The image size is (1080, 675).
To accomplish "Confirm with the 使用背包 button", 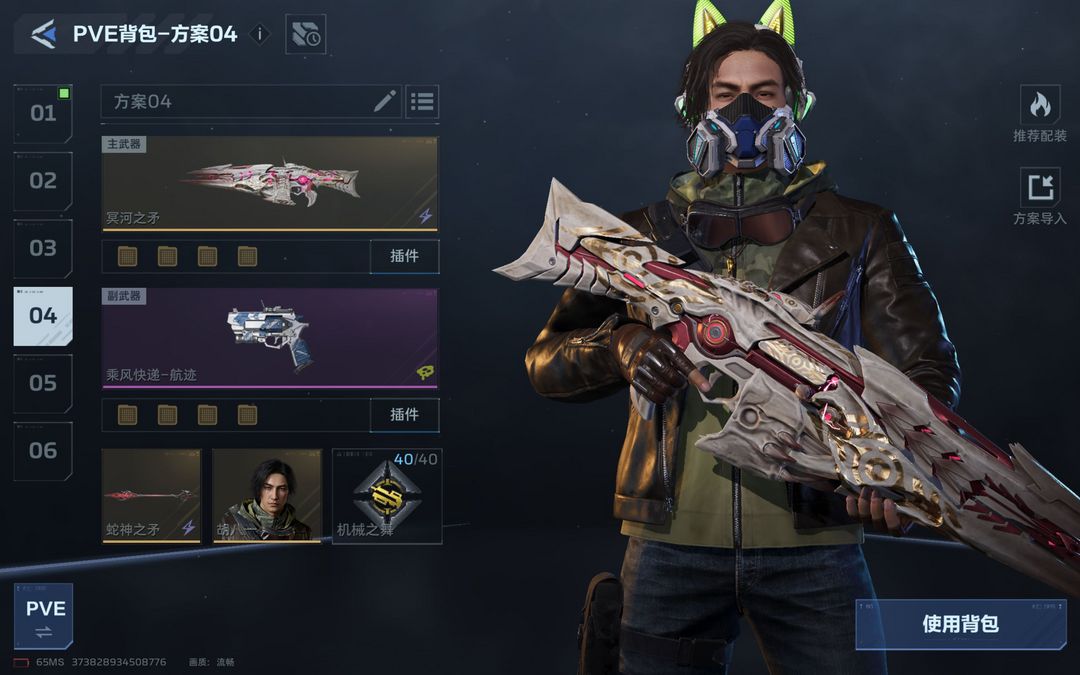I will click(960, 624).
